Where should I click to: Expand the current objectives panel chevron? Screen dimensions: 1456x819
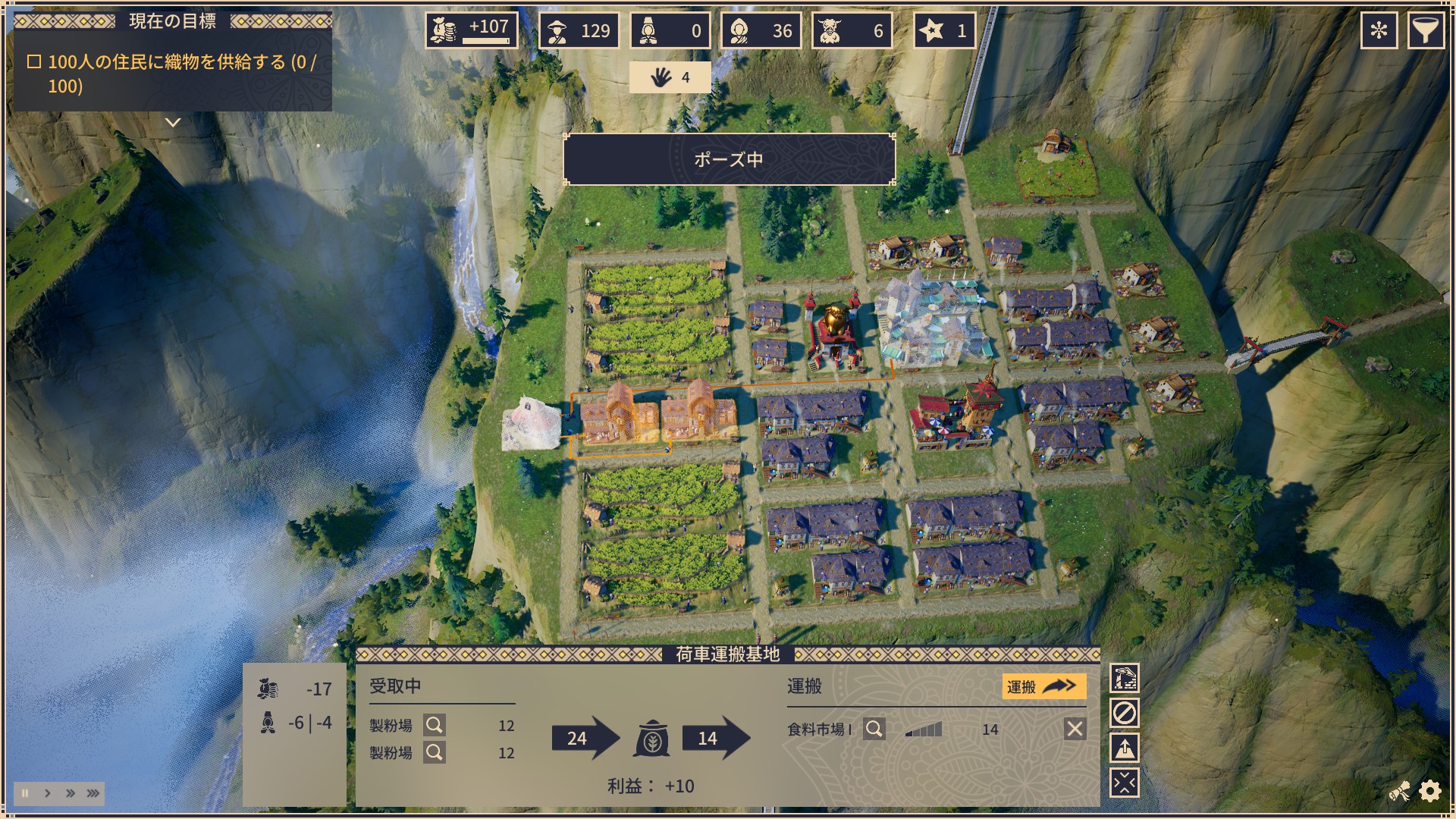tap(173, 122)
